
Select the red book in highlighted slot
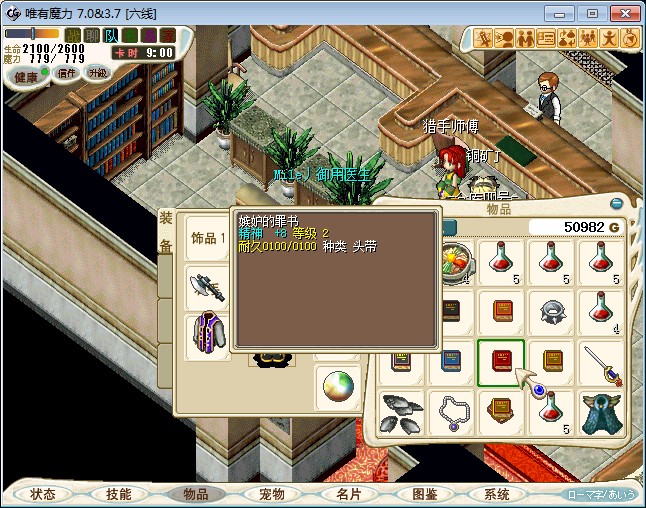click(501, 362)
